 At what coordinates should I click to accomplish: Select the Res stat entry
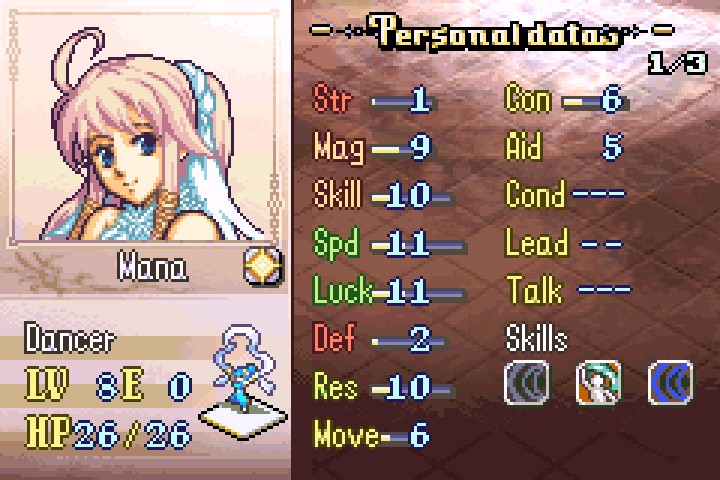[383, 387]
